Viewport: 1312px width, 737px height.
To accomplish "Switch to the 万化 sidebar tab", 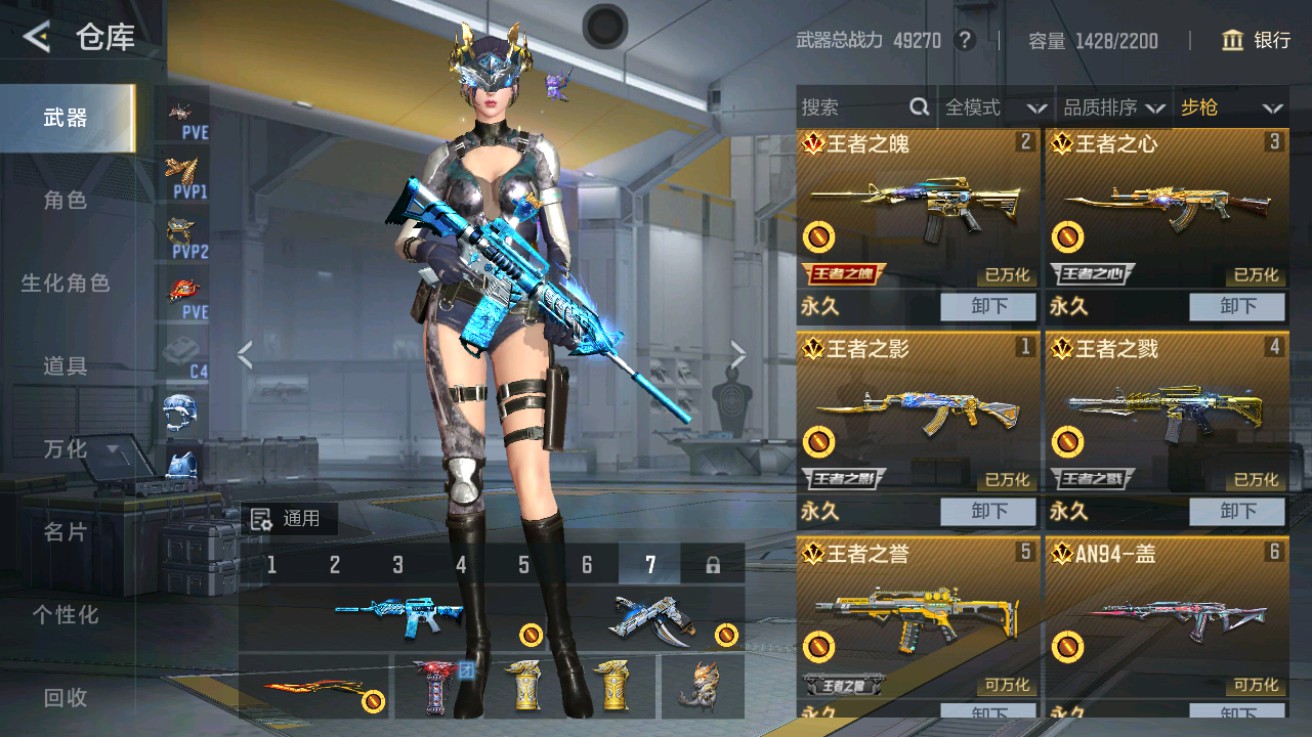I will tap(66, 450).
